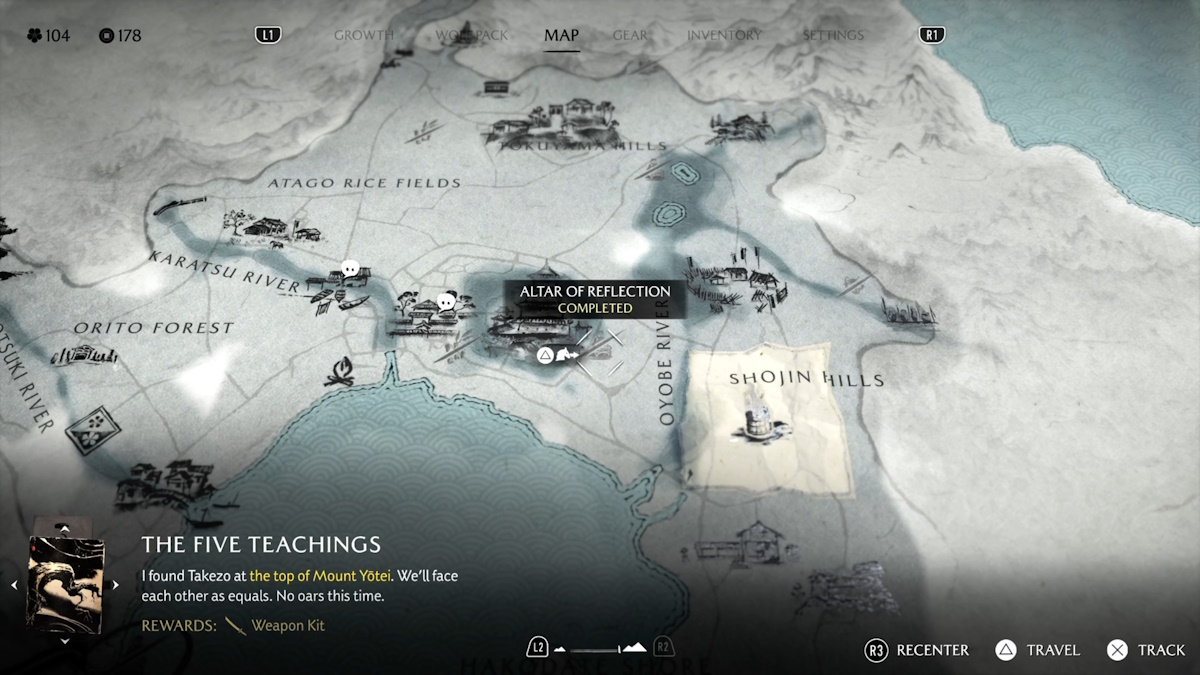Click the speech bubble marker by Karatsu River

pyautogui.click(x=350, y=268)
